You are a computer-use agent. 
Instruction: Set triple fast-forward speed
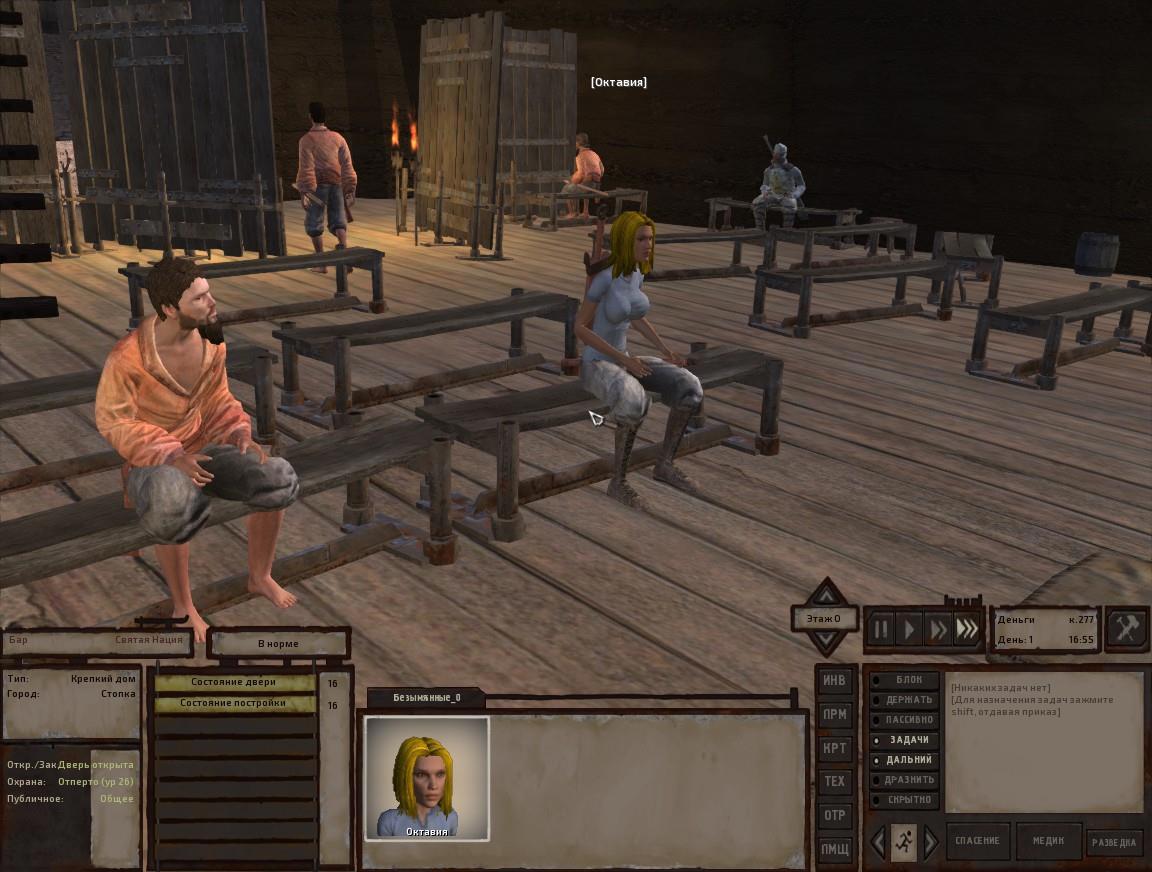[x=966, y=629]
